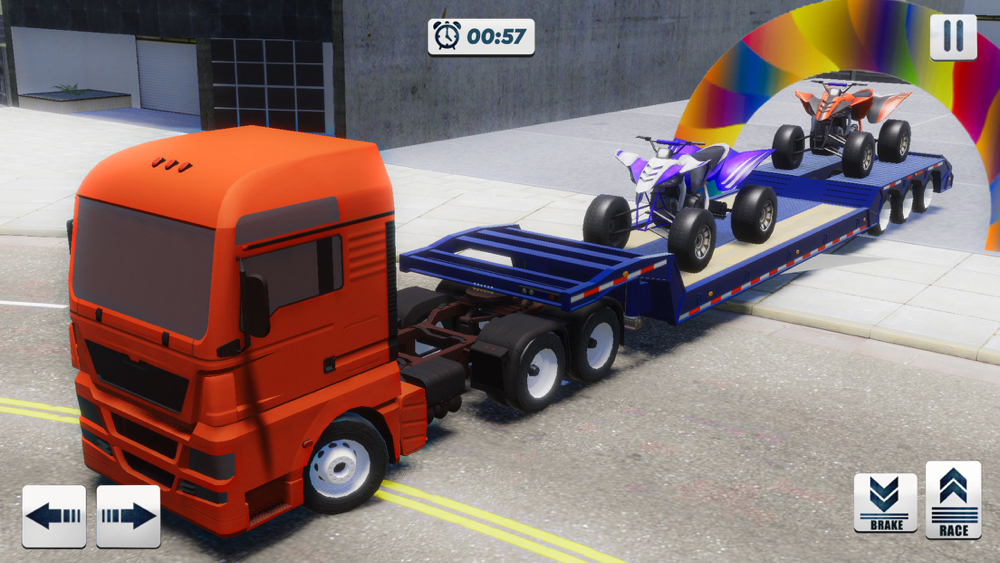Image resolution: width=1000 pixels, height=563 pixels.
Task: Accelerate with the RACE button
Action: click(x=953, y=499)
